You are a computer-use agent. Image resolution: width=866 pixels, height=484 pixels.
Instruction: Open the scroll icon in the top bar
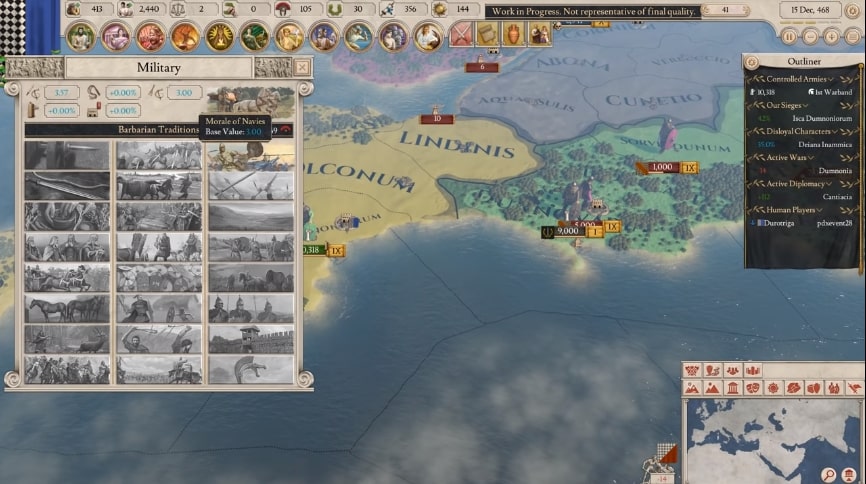[487, 35]
